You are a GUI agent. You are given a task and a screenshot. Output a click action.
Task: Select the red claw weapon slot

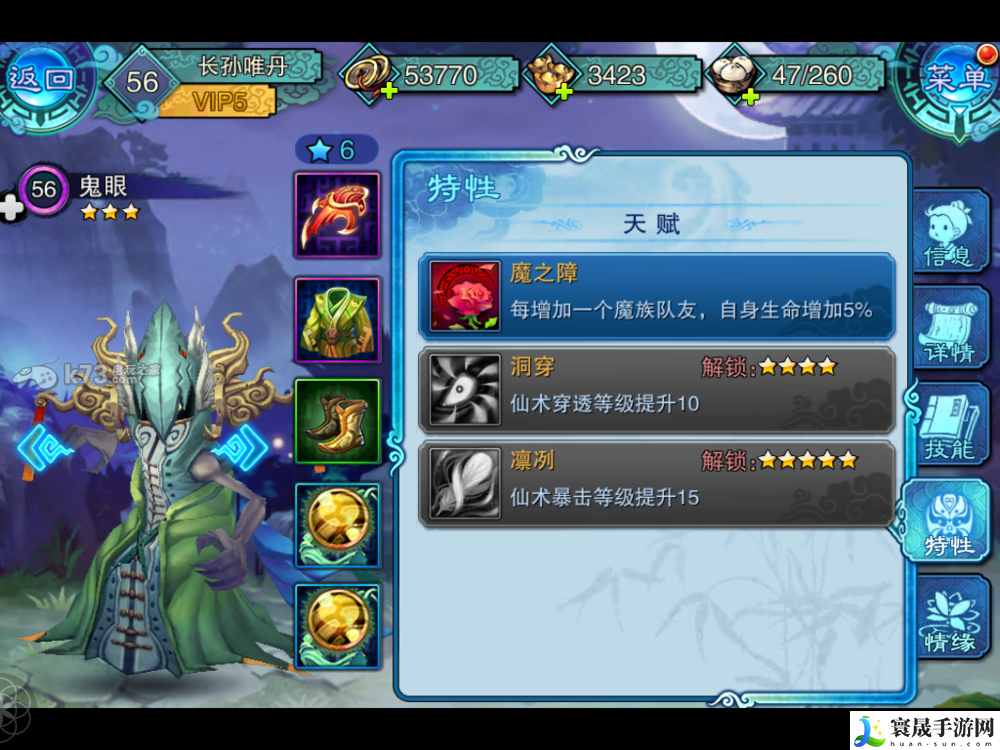pyautogui.click(x=337, y=215)
